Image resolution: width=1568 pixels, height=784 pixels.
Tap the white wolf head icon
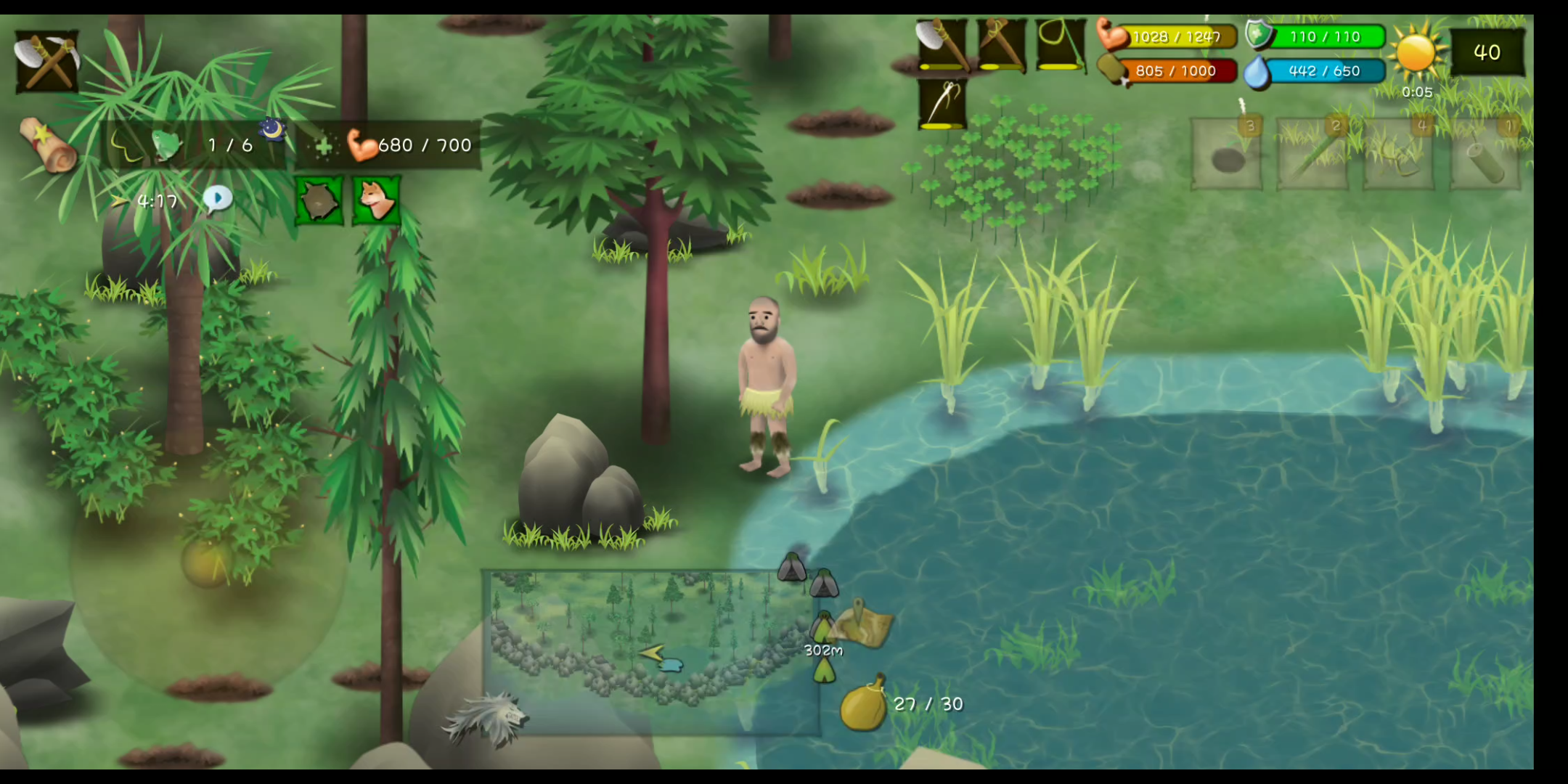(x=486, y=719)
